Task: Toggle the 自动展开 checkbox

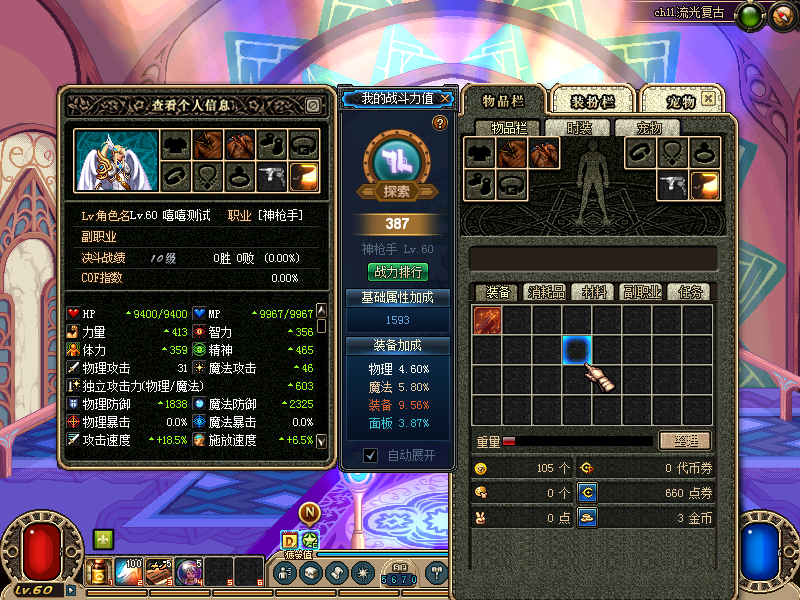Action: click(371, 455)
